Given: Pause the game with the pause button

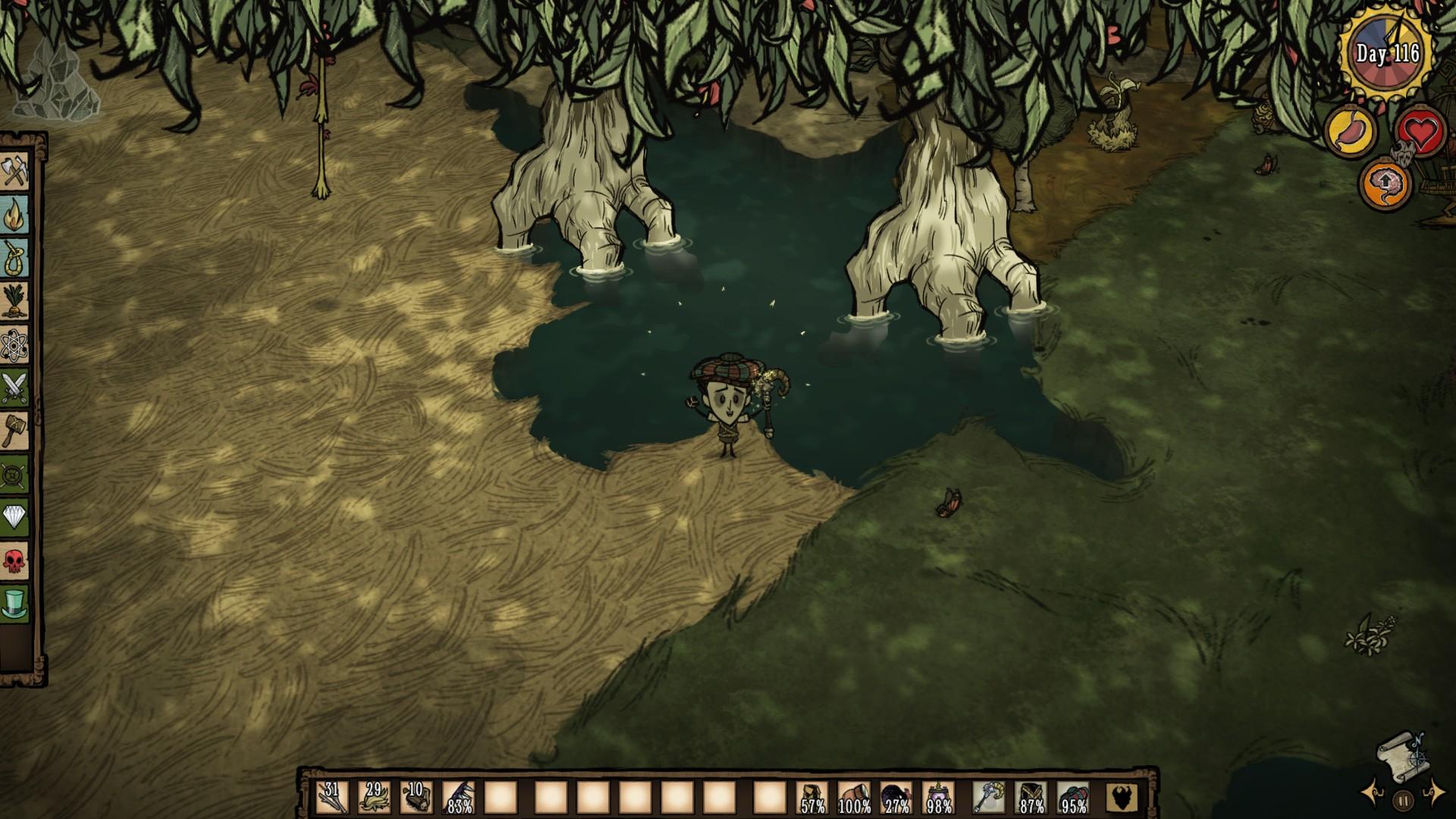Looking at the screenshot, I should point(1404,799).
